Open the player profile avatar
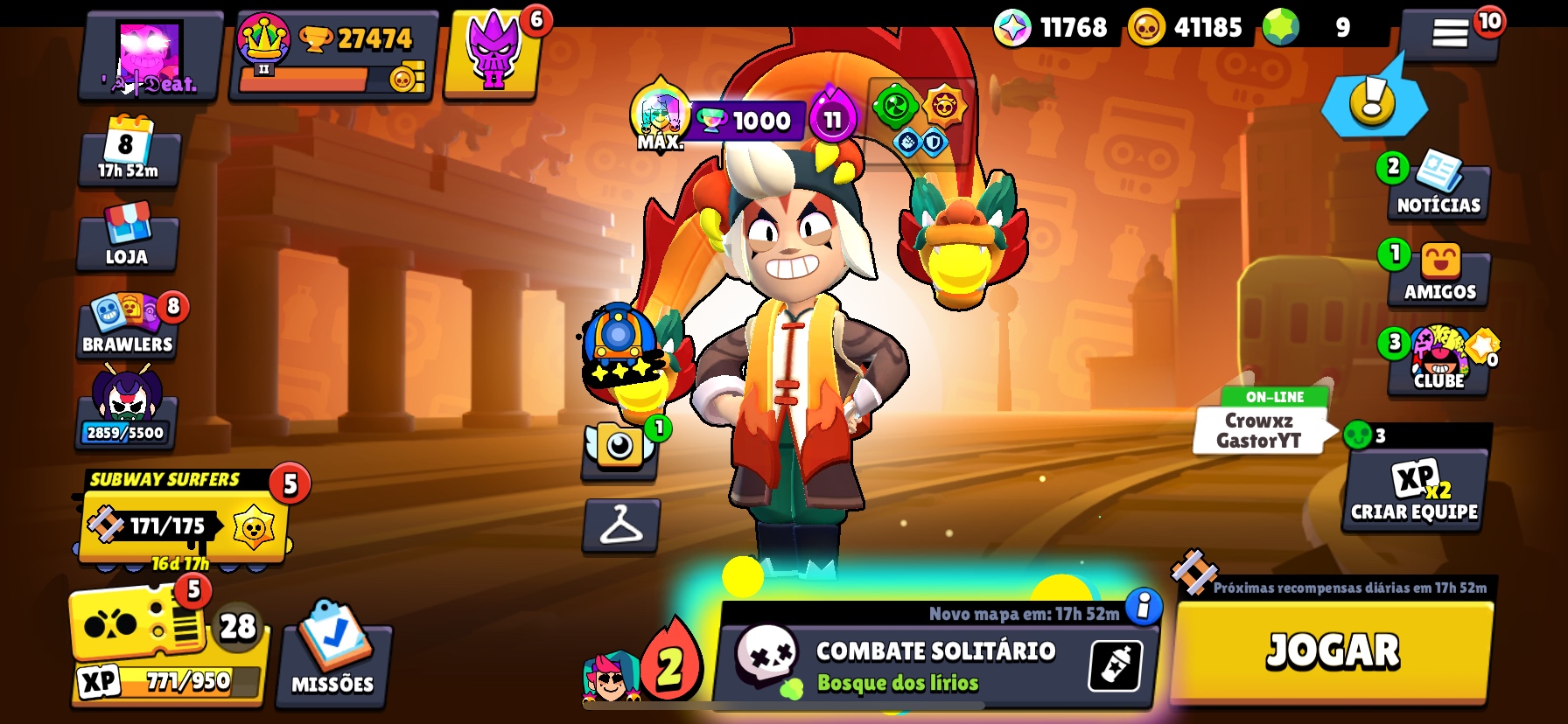Screen dimensions: 1568x724 [x=150, y=56]
